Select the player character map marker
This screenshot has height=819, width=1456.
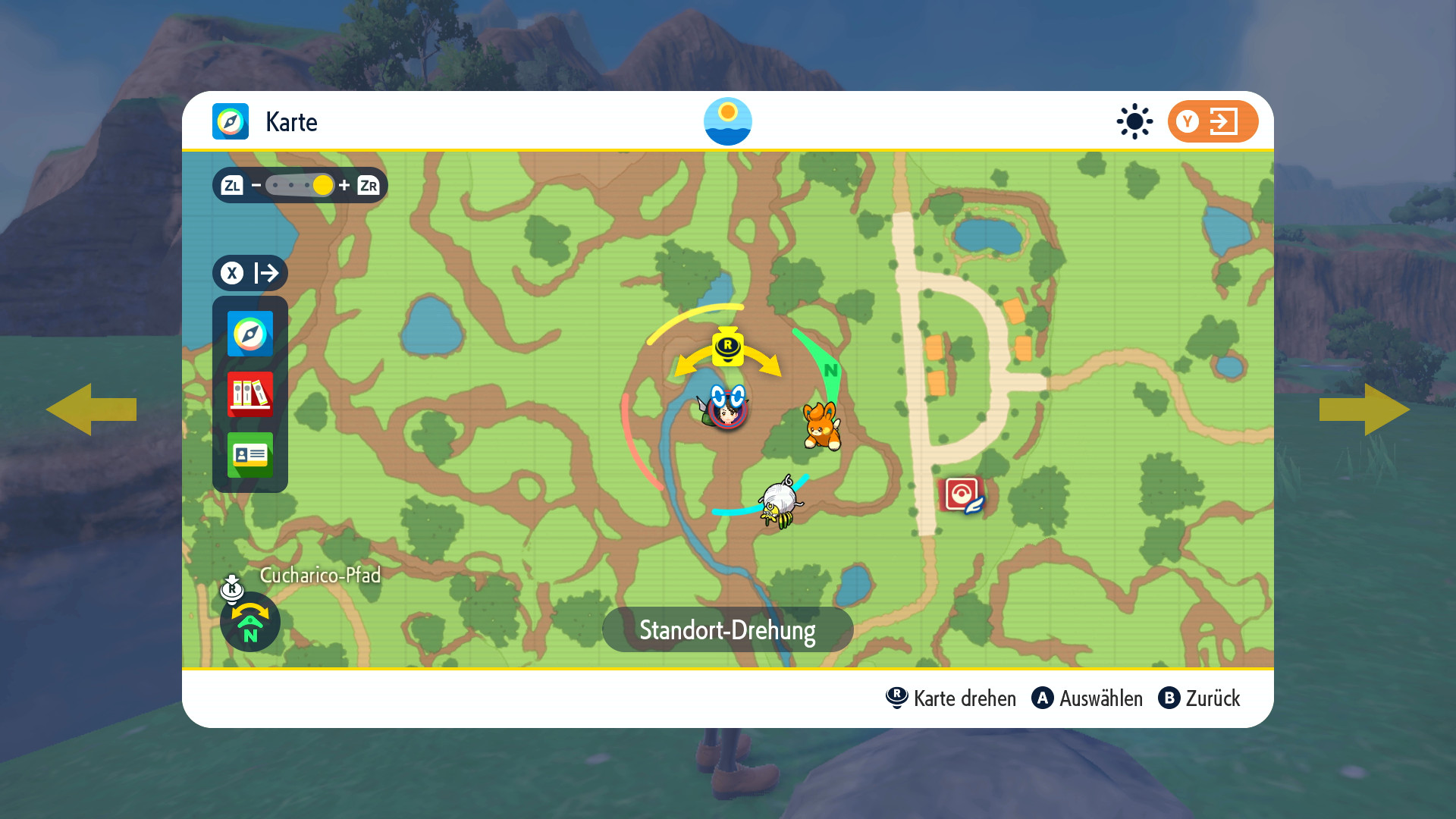pyautogui.click(x=726, y=408)
